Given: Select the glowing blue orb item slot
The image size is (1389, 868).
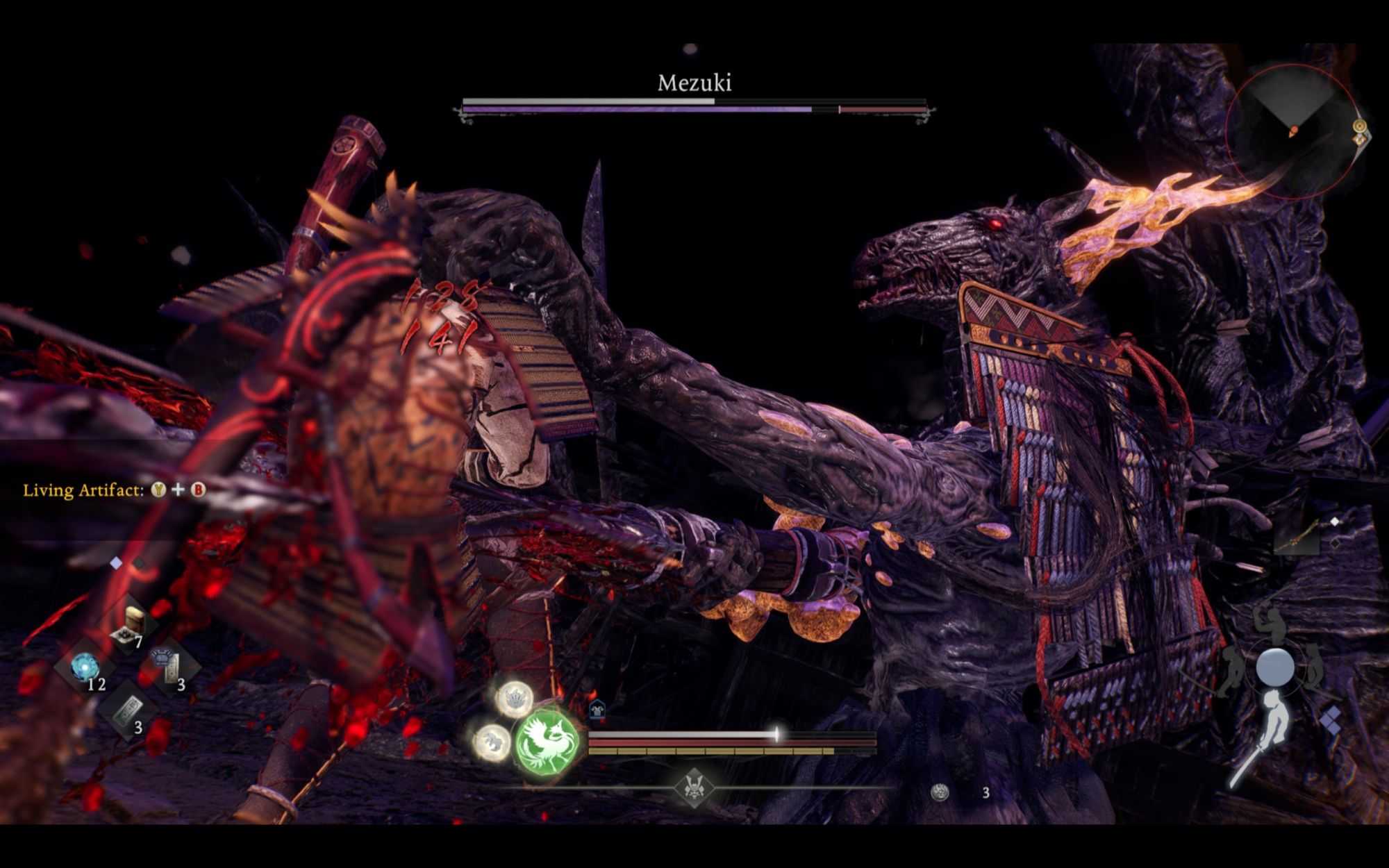Looking at the screenshot, I should point(85,666).
